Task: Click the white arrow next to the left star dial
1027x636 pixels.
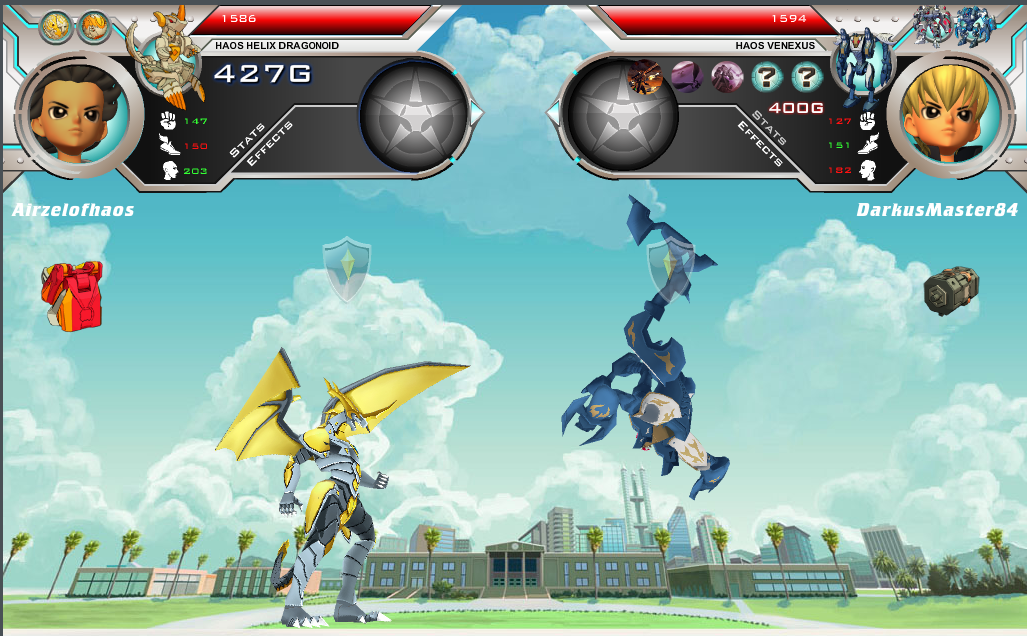Action: (477, 114)
